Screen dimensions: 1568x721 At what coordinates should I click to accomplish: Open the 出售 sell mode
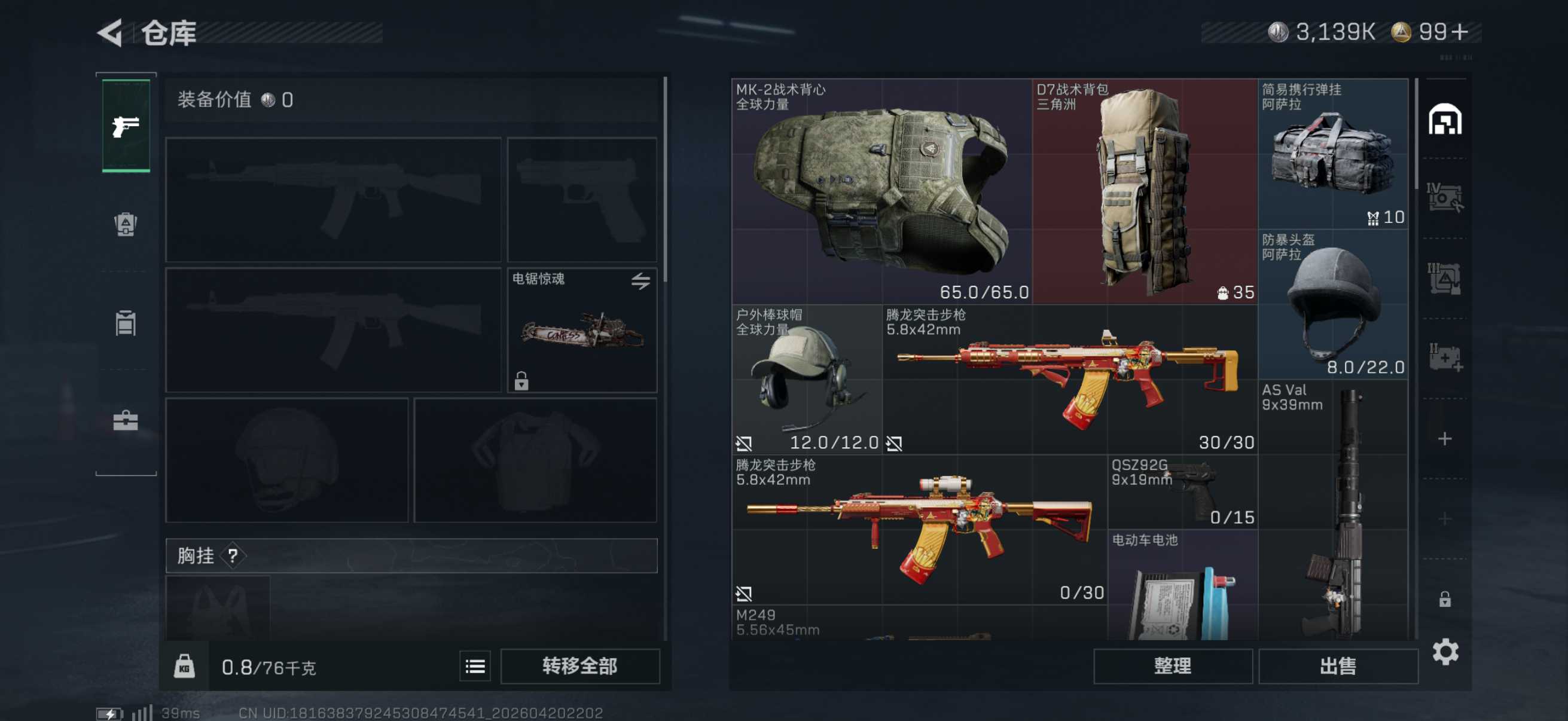1337,665
